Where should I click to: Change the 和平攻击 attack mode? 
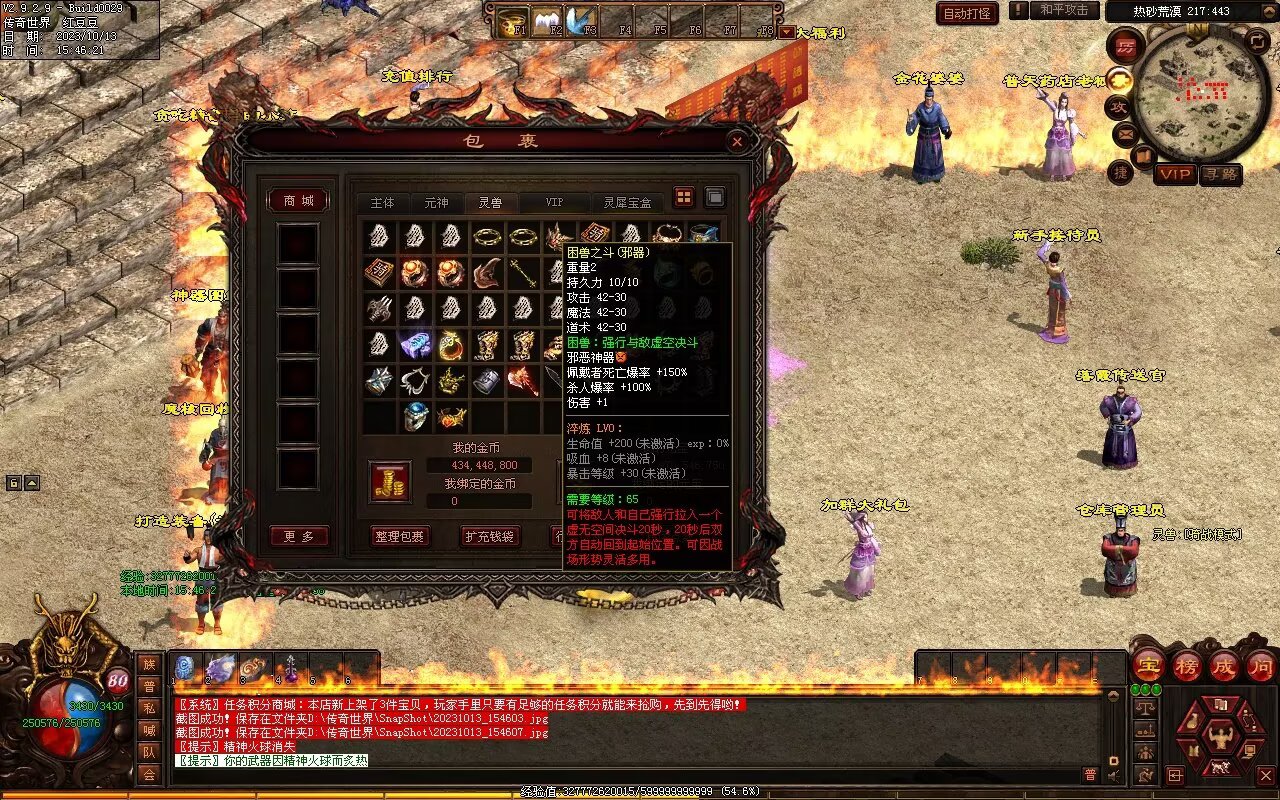click(x=1063, y=10)
